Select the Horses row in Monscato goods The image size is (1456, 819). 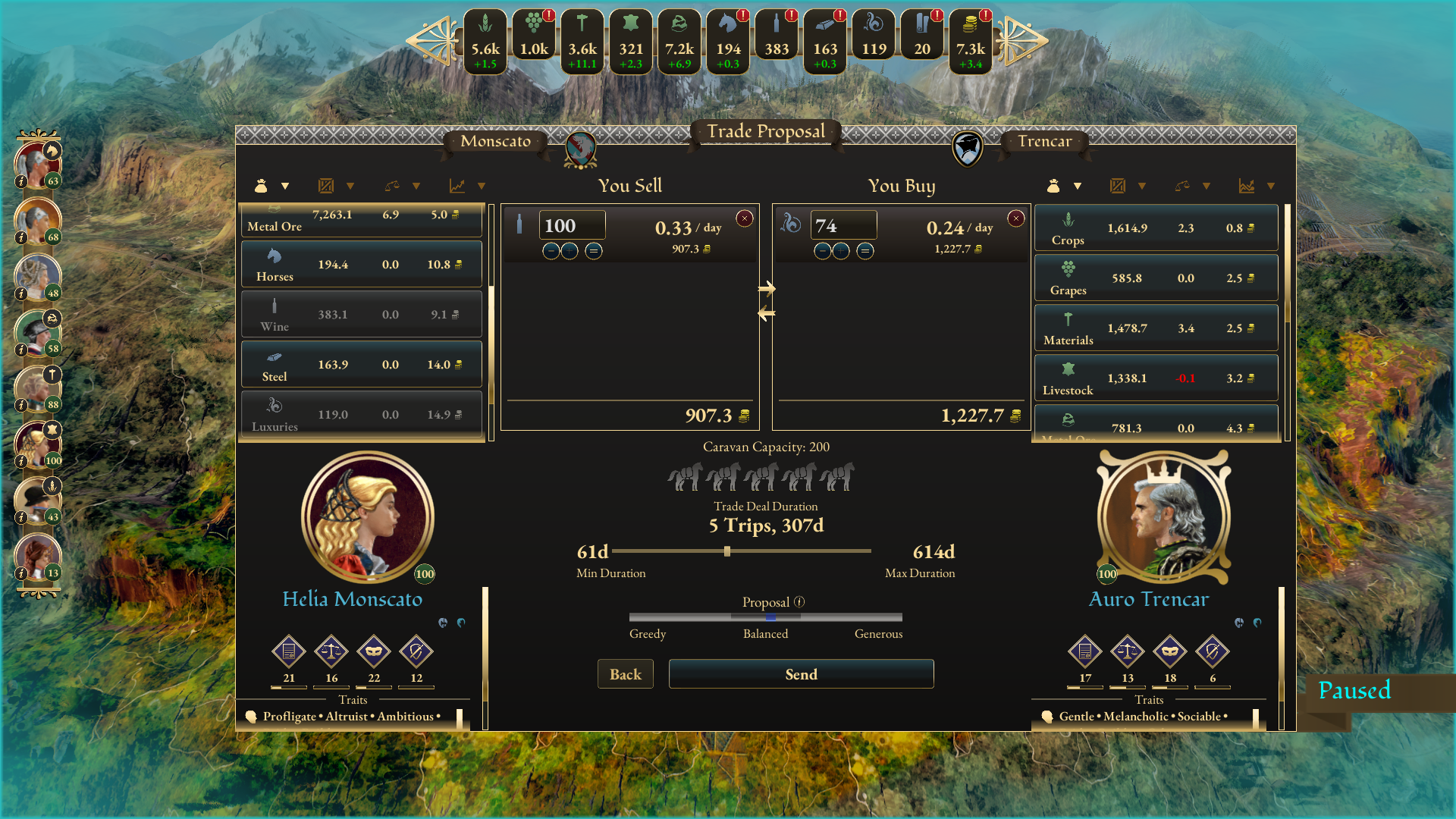click(362, 264)
